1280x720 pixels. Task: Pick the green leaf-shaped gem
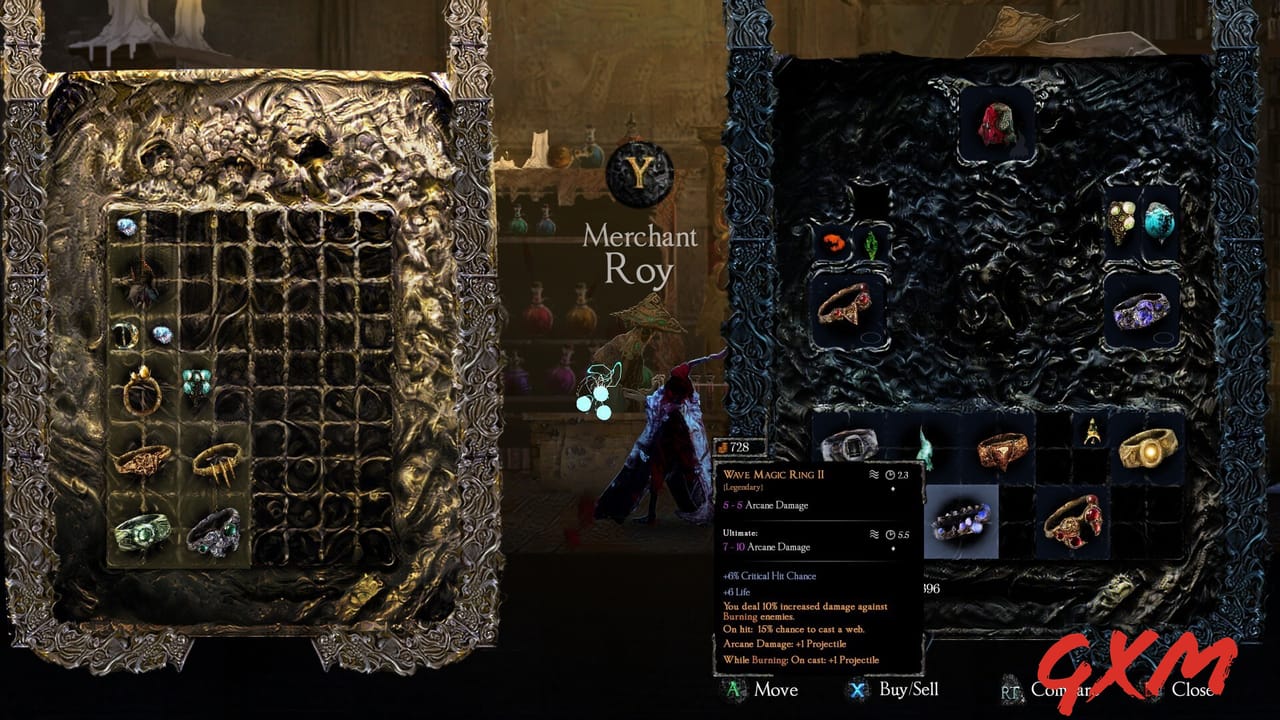(871, 246)
